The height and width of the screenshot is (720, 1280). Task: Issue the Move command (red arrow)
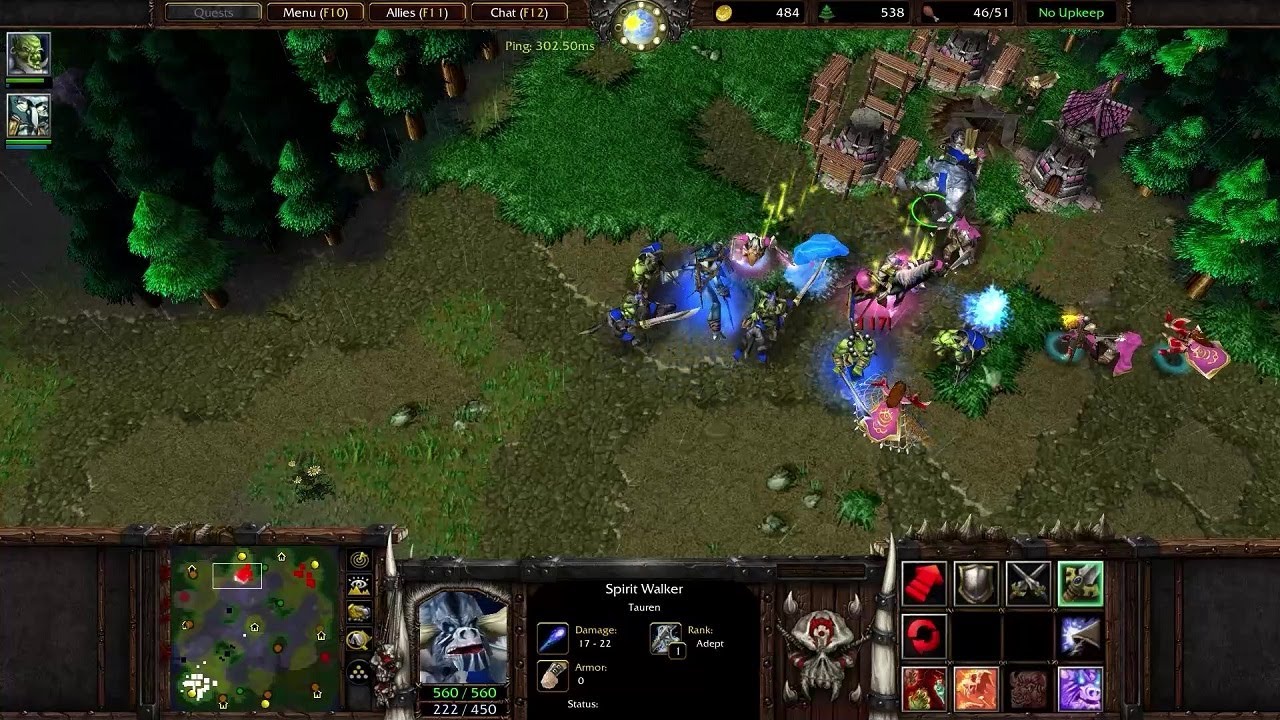click(924, 584)
